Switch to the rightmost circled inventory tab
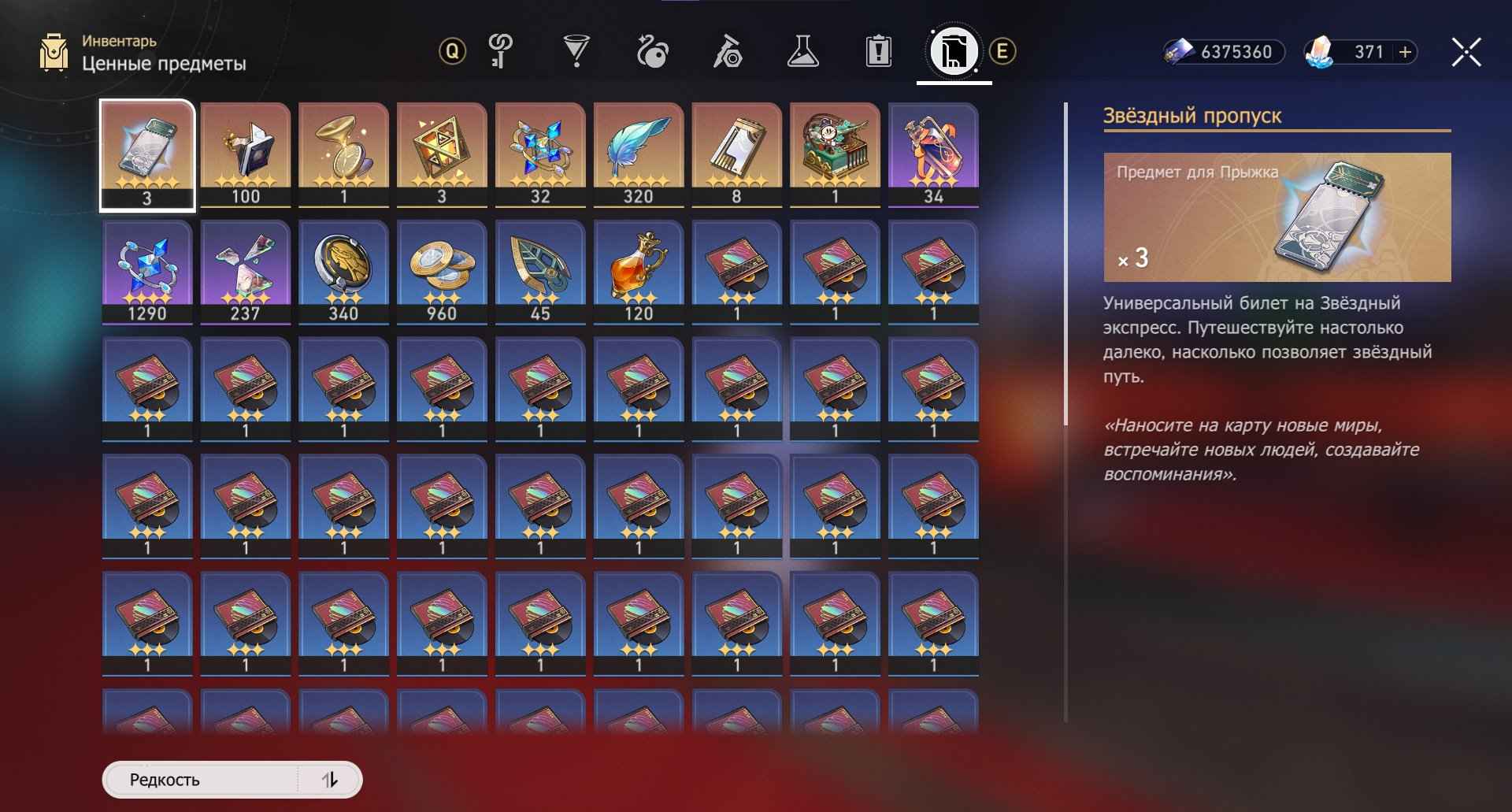1512x812 pixels. (953, 51)
